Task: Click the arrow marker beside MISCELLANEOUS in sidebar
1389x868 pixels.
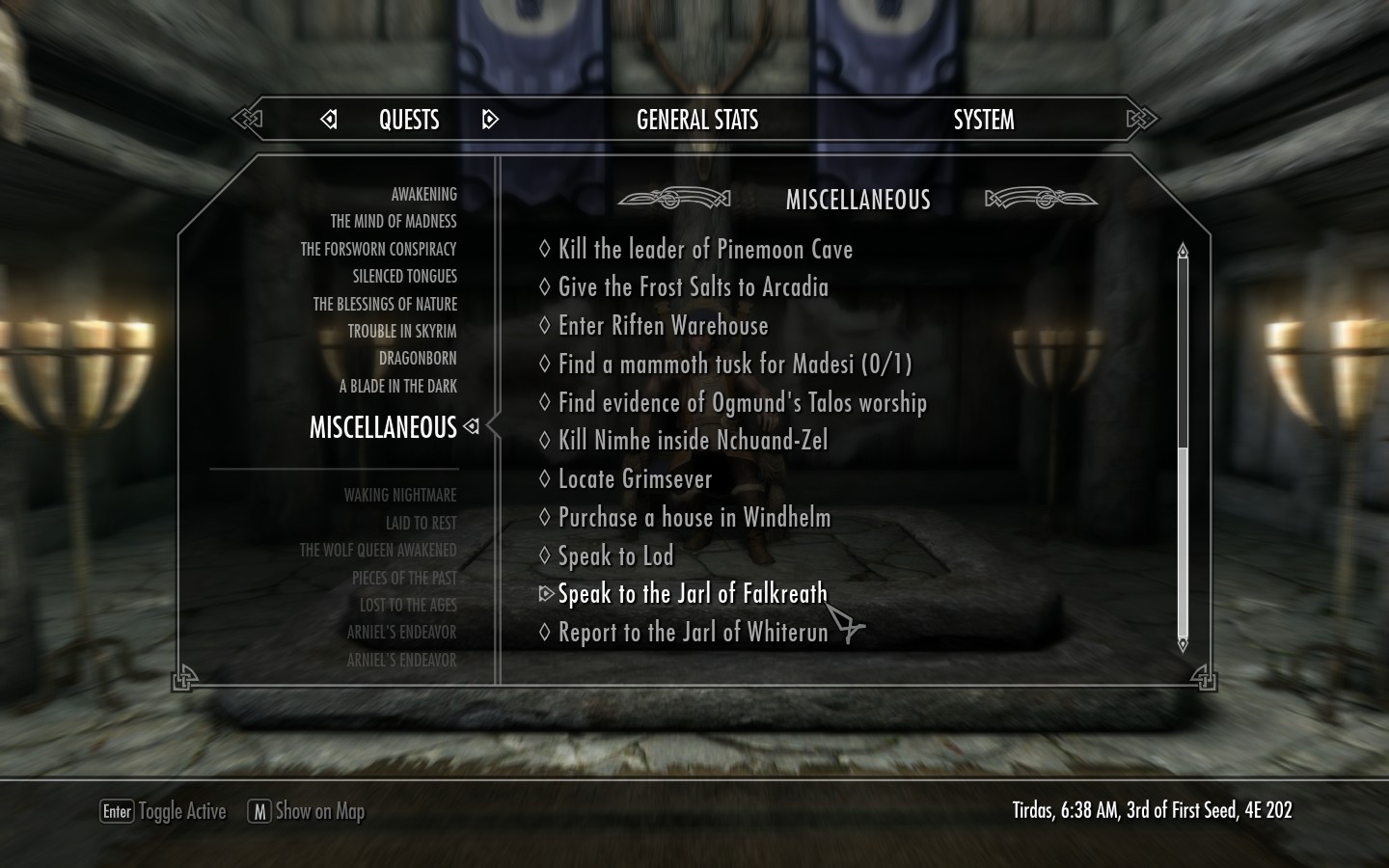Action: click(x=472, y=427)
